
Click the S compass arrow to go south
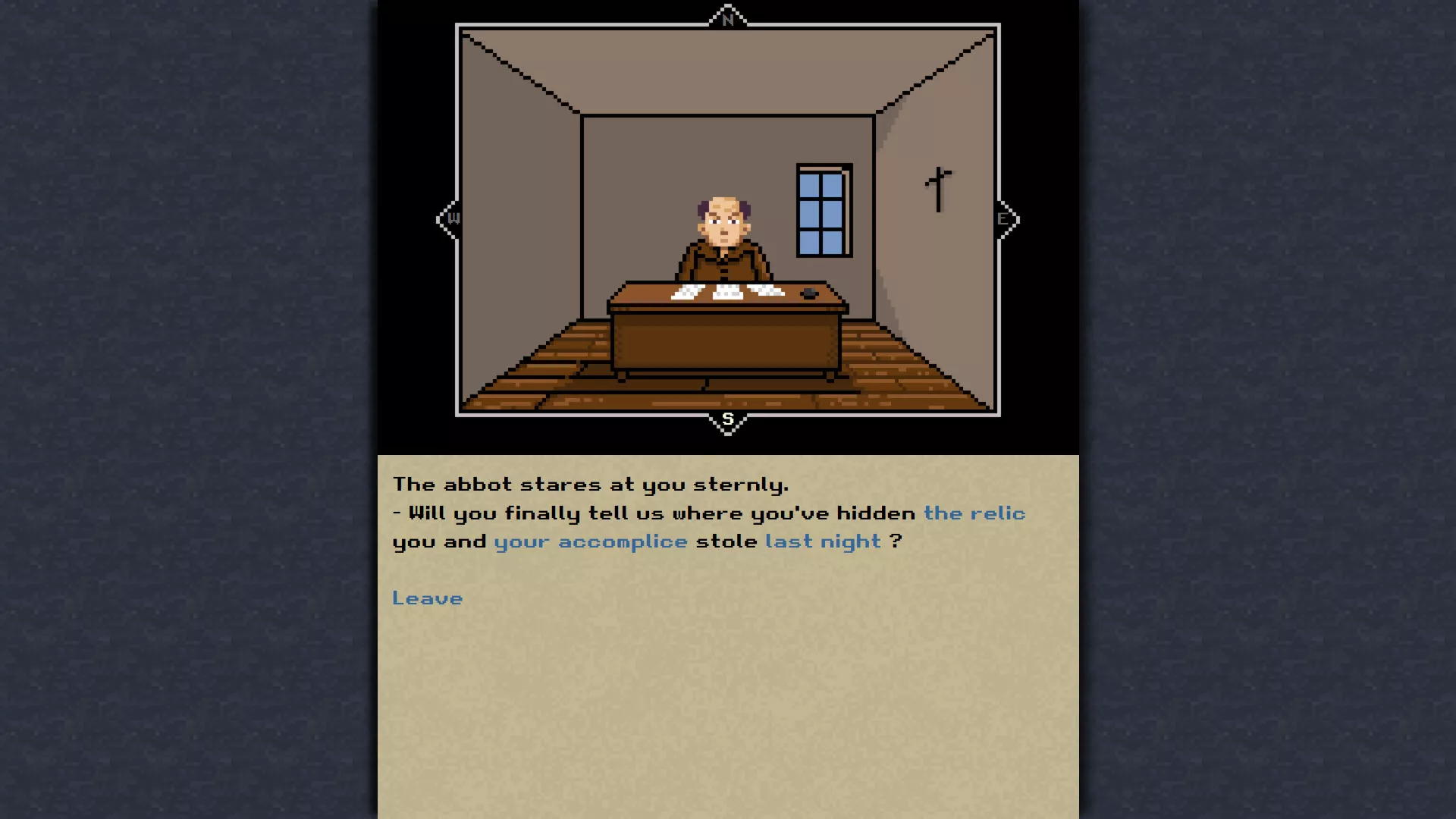click(728, 419)
